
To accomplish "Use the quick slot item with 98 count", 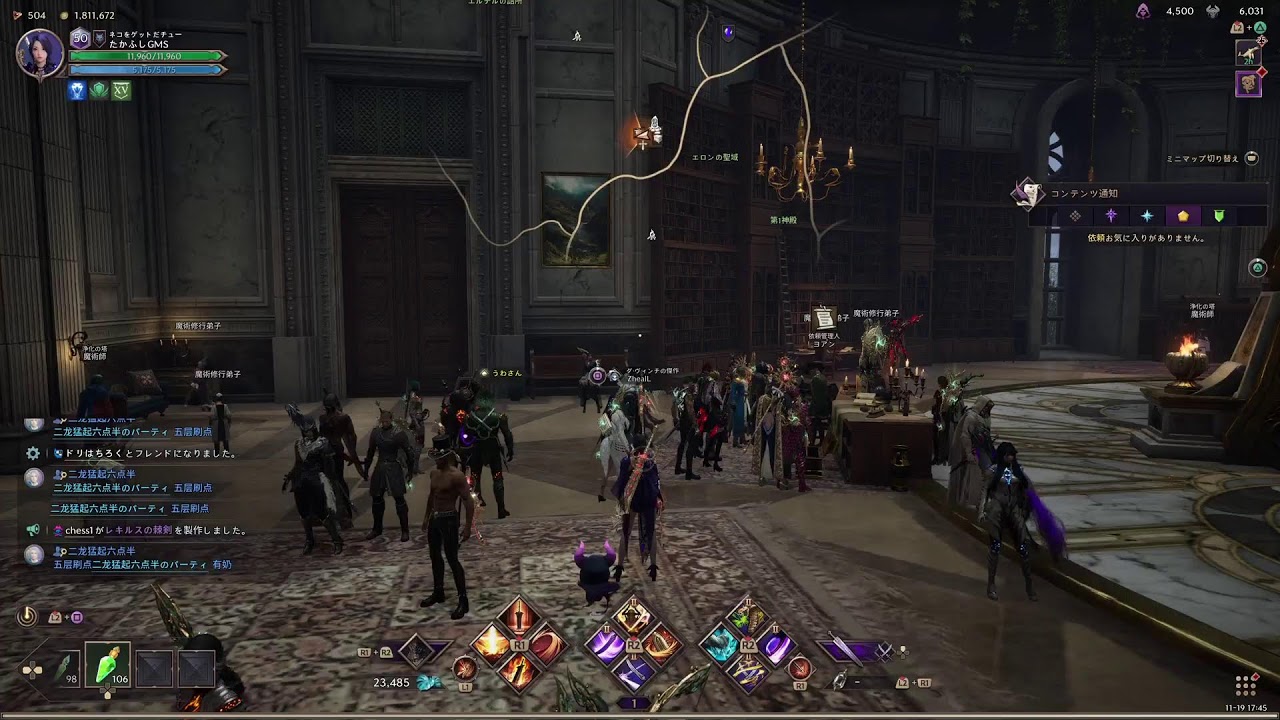I will click(66, 667).
